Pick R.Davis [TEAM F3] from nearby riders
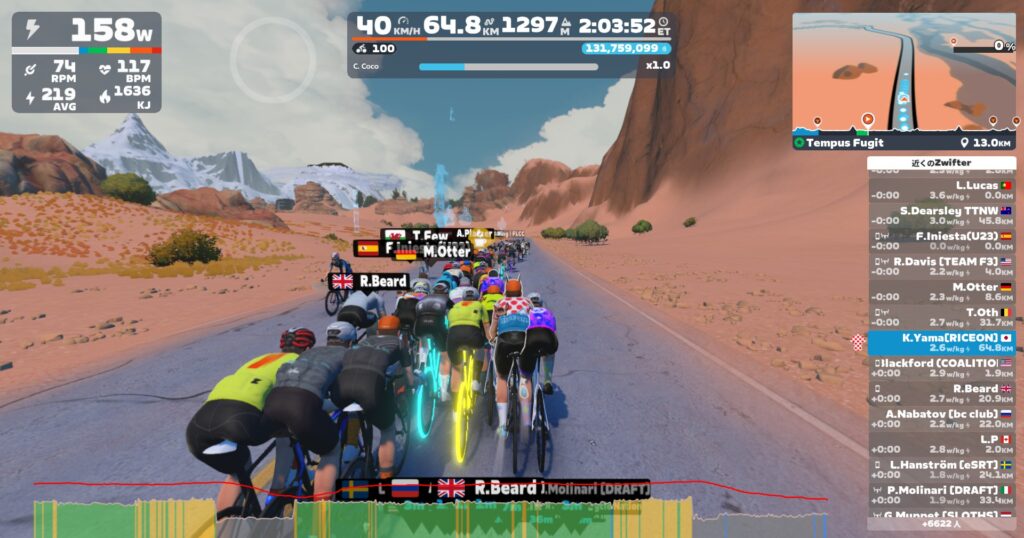Viewport: 1024px width, 538px height. click(941, 266)
